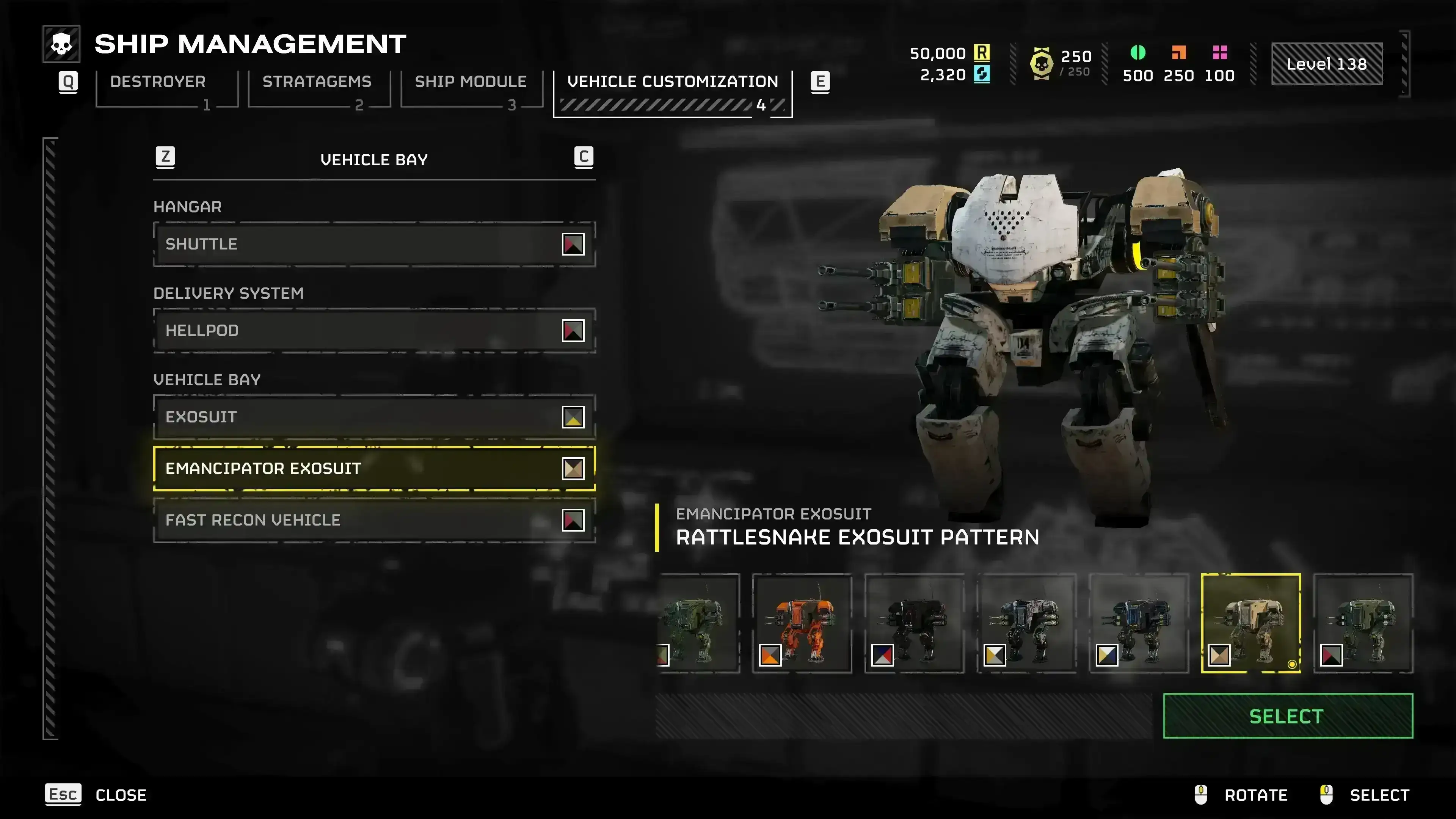The height and width of the screenshot is (819, 1456).
Task: Go to the Ship Module tab
Action: (x=470, y=83)
